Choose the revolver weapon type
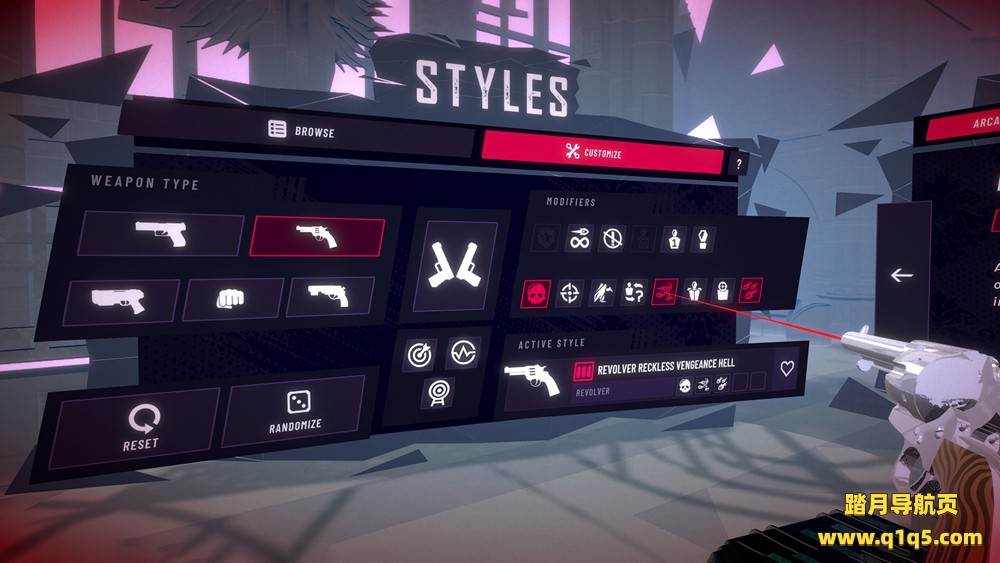The height and width of the screenshot is (563, 1000). tap(317, 237)
